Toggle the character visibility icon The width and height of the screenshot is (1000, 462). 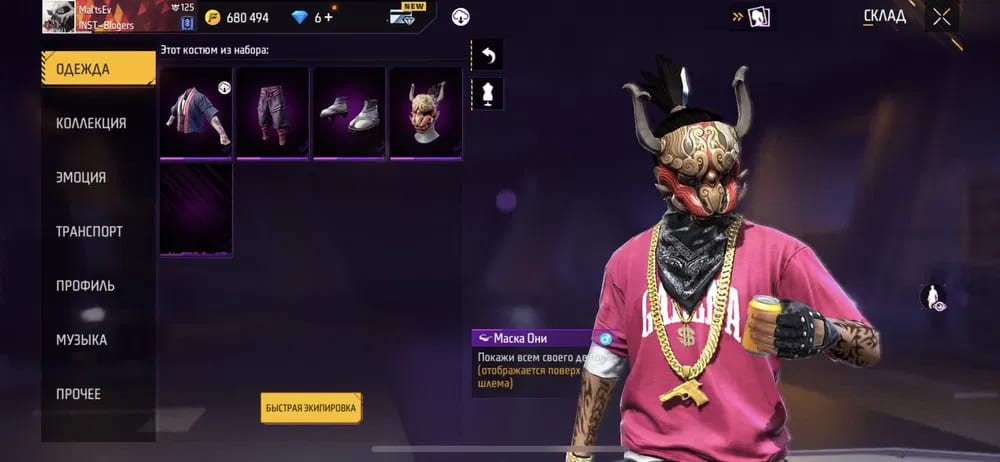(932, 296)
